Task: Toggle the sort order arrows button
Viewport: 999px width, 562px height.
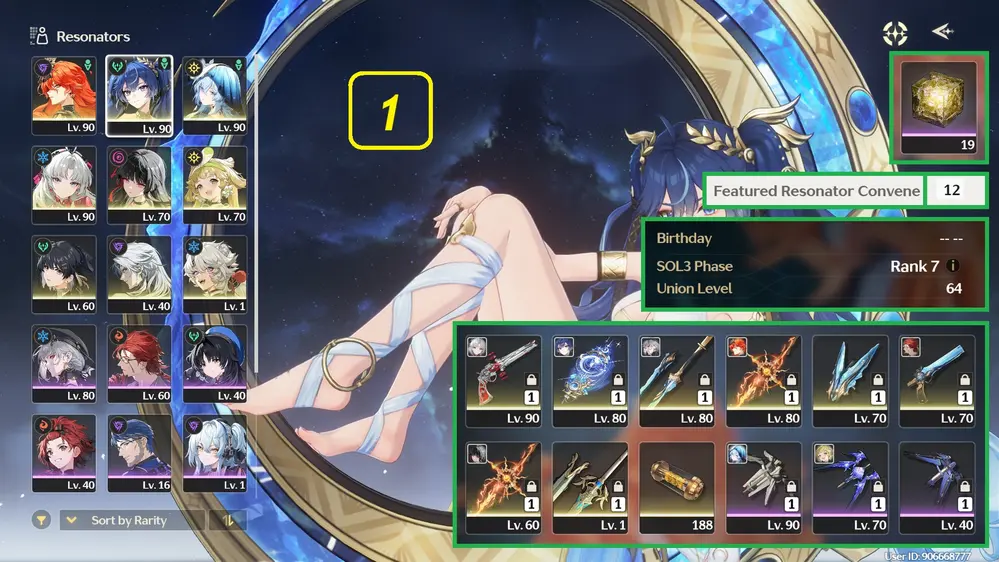Action: click(x=228, y=520)
